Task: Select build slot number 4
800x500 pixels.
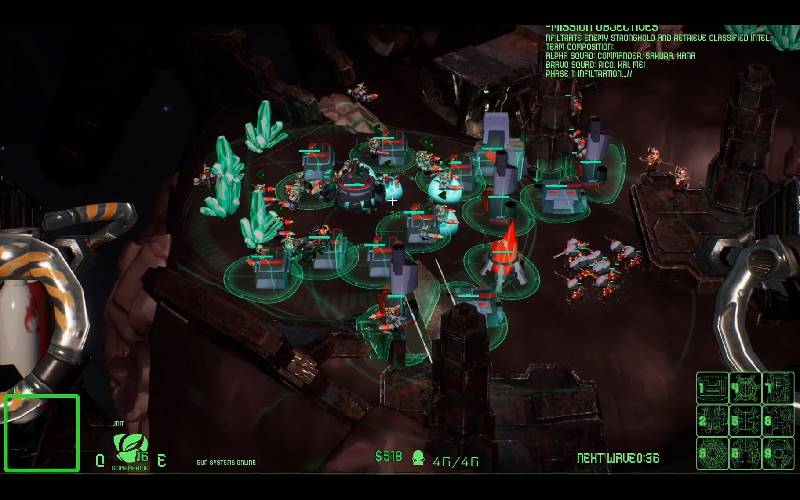Action: (x=745, y=388)
